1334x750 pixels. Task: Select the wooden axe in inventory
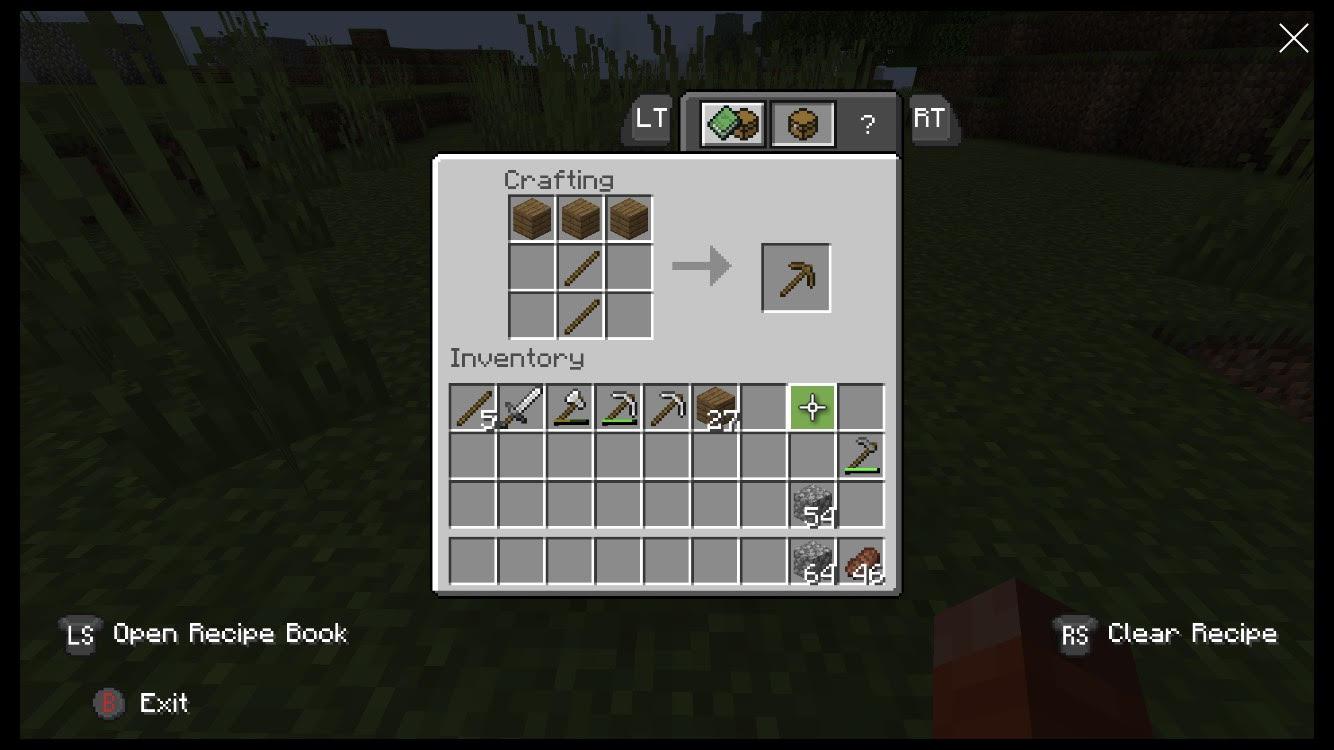click(569, 407)
